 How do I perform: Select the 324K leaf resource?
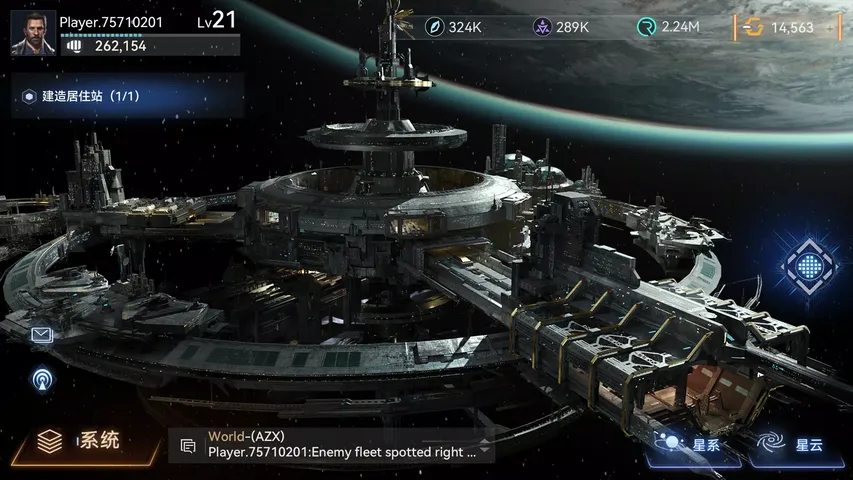pyautogui.click(x=455, y=27)
